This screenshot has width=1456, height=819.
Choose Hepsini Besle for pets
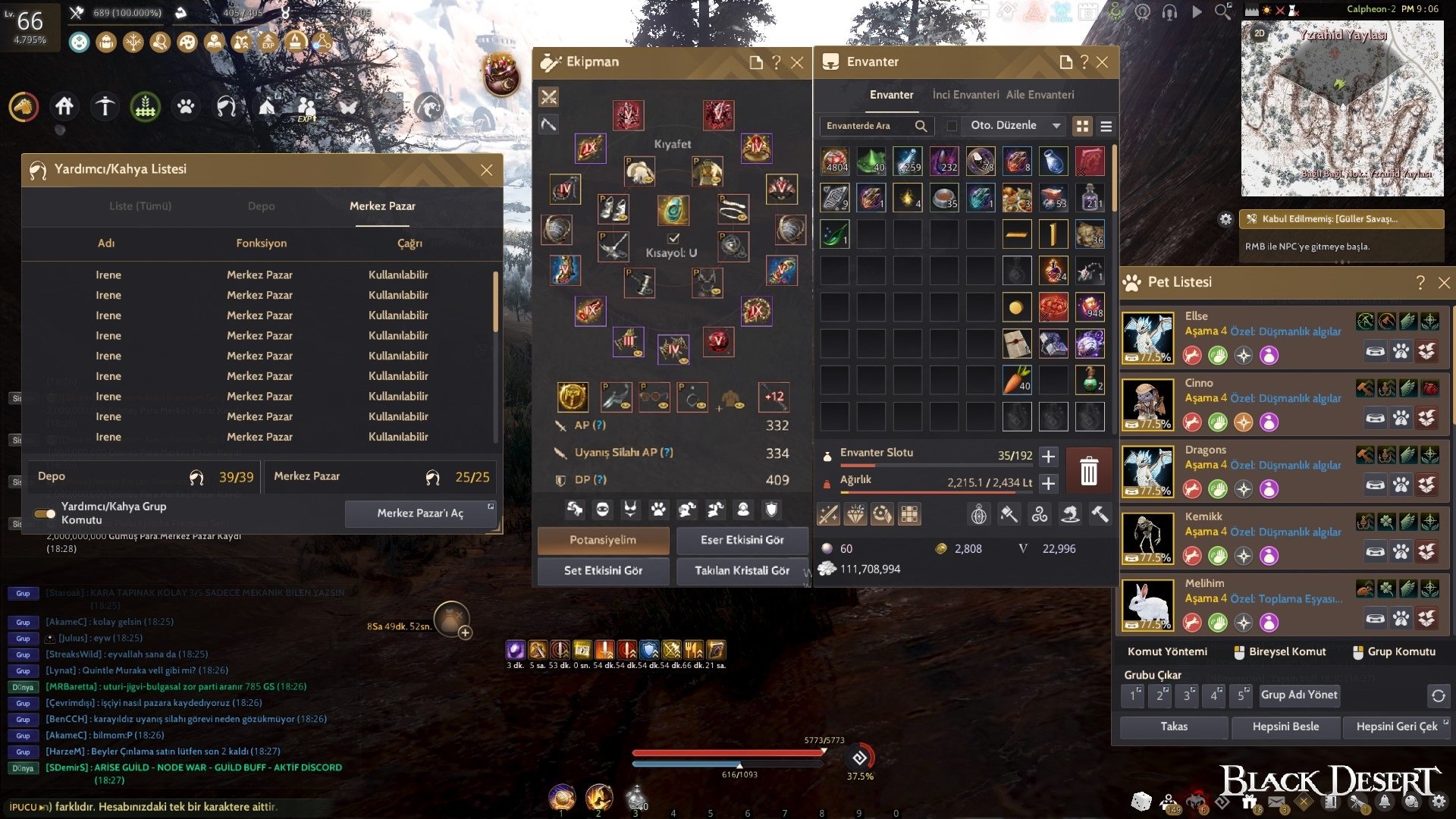click(1285, 726)
